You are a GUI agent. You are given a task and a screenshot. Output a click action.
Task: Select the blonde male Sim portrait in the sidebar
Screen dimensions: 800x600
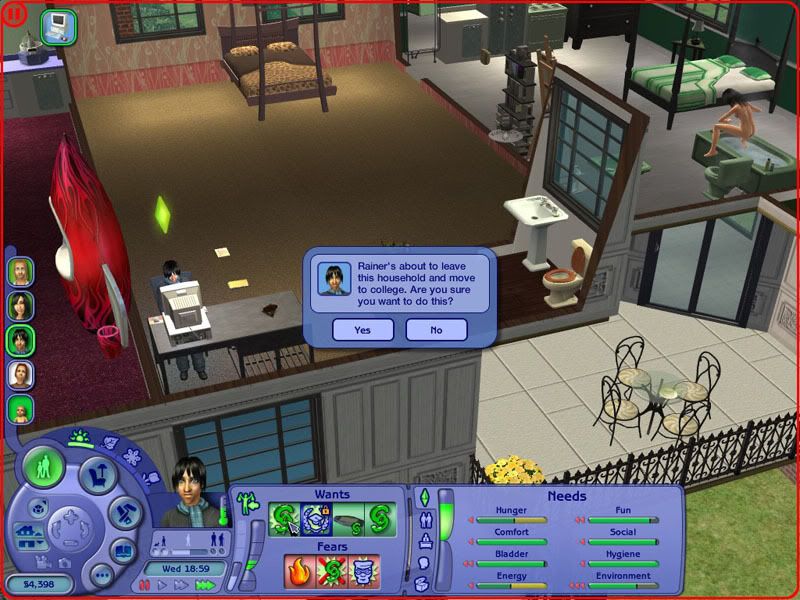pyautogui.click(x=20, y=271)
